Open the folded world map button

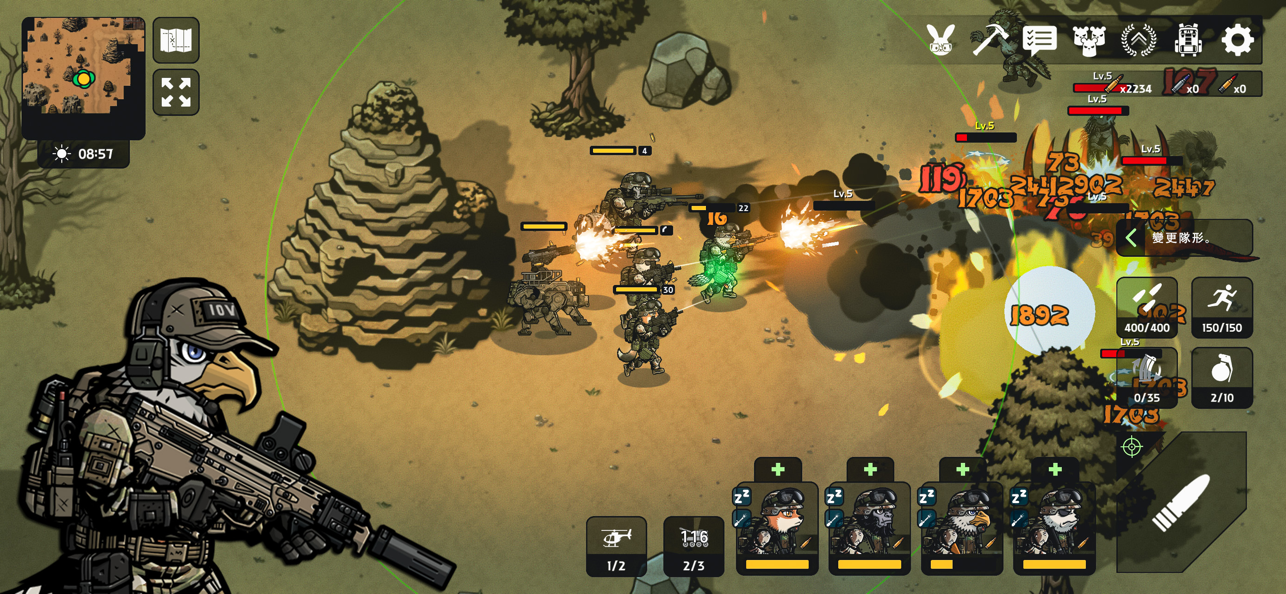click(176, 40)
